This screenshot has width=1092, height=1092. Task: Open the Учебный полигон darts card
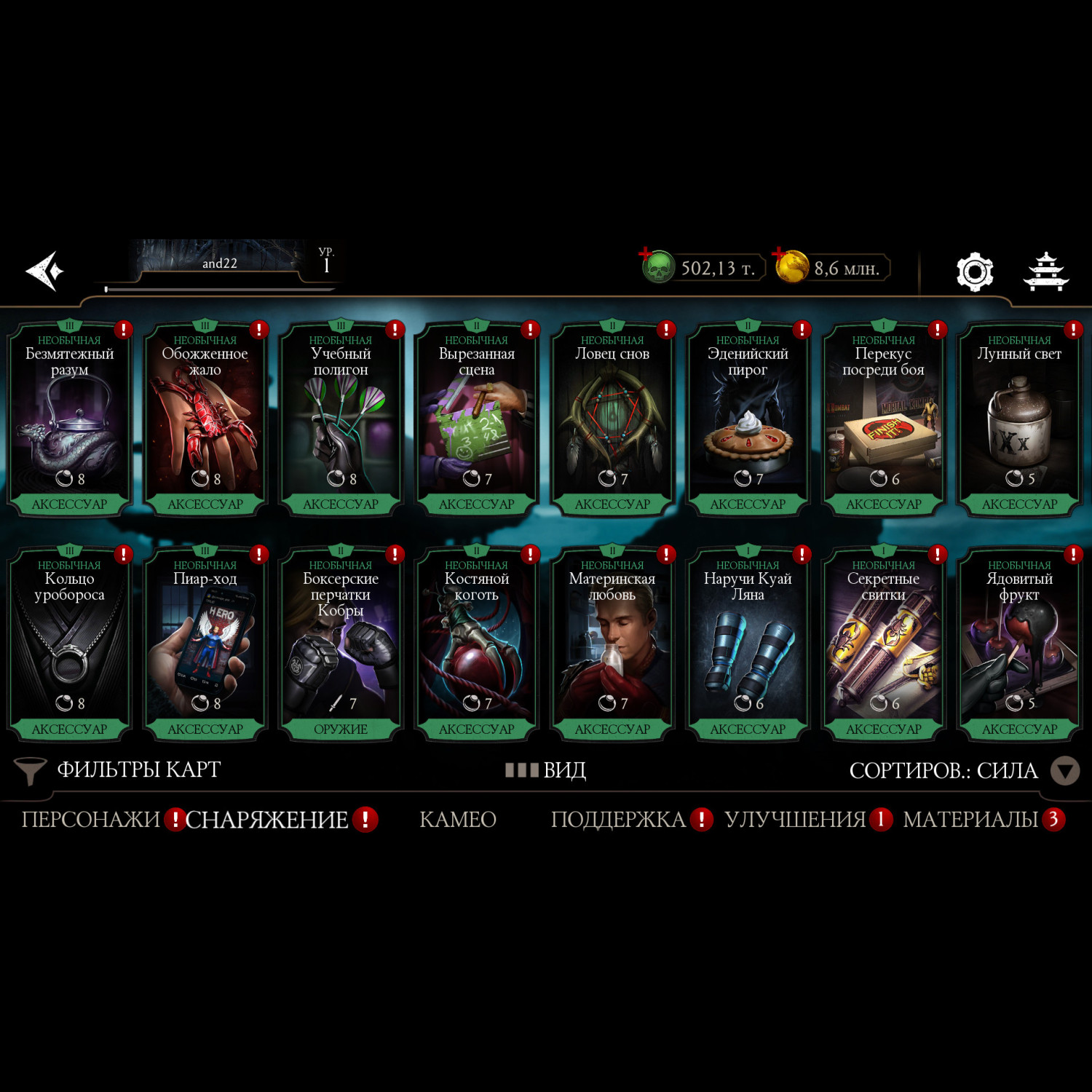tap(341, 420)
